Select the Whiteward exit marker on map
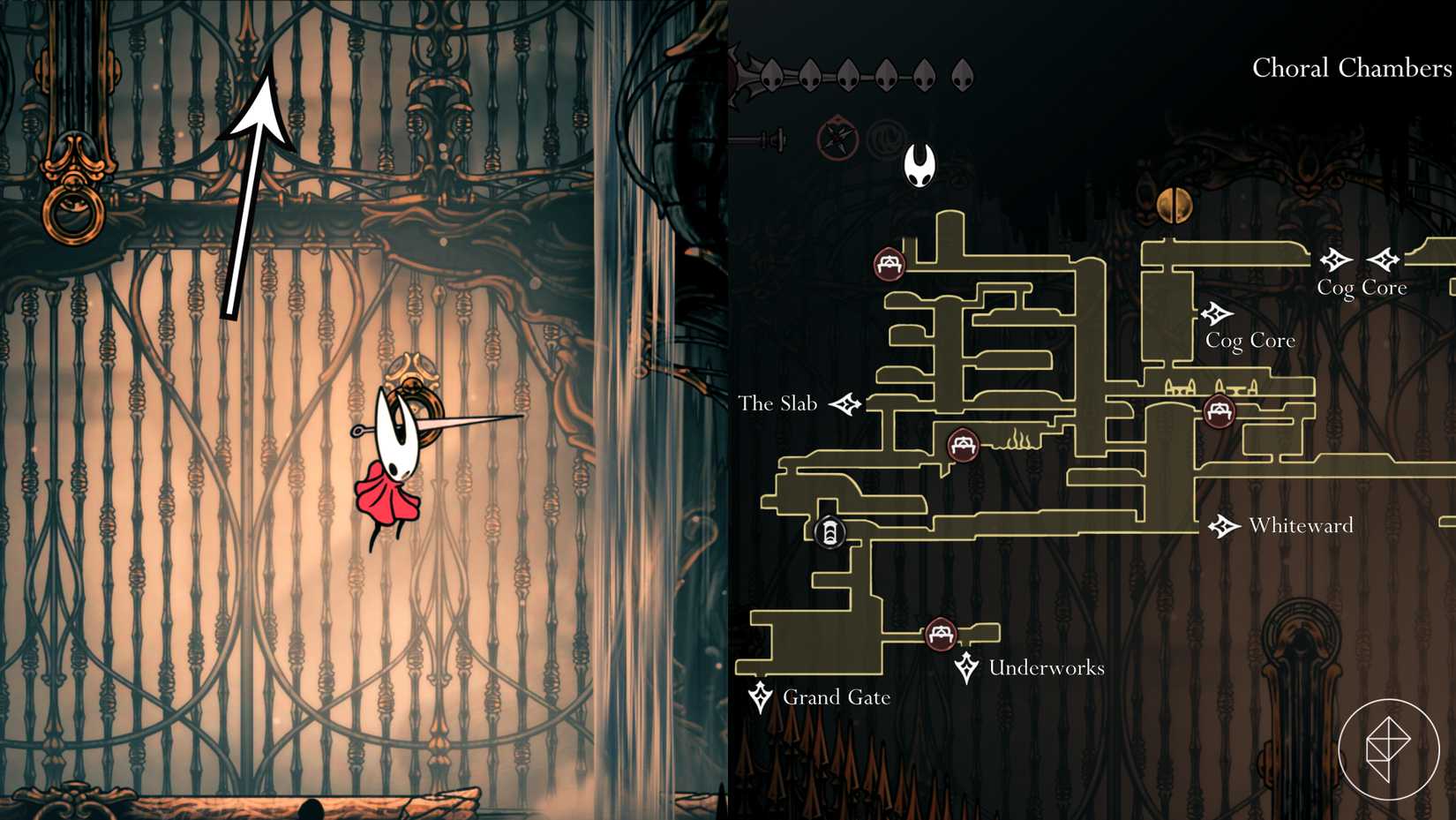The height and width of the screenshot is (820, 1456). 1223,527
